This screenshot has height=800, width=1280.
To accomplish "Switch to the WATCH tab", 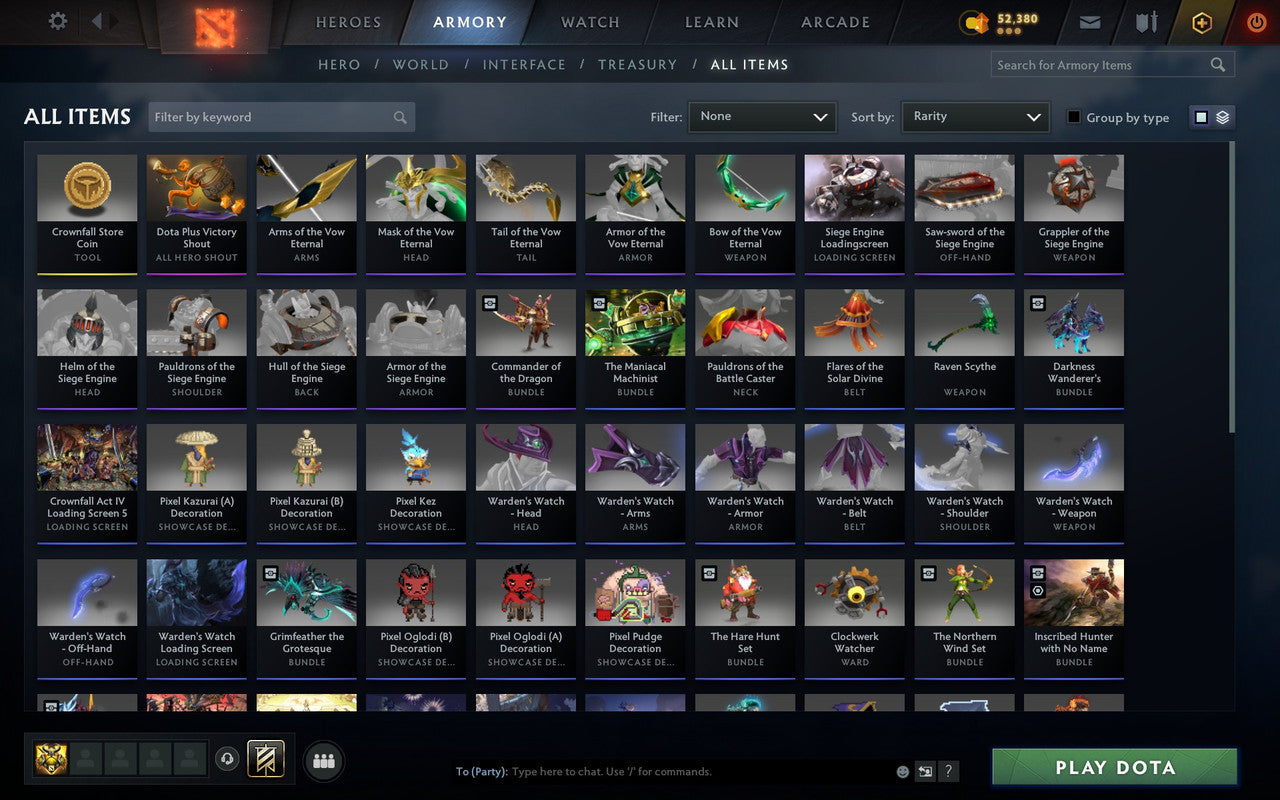I will tap(589, 21).
